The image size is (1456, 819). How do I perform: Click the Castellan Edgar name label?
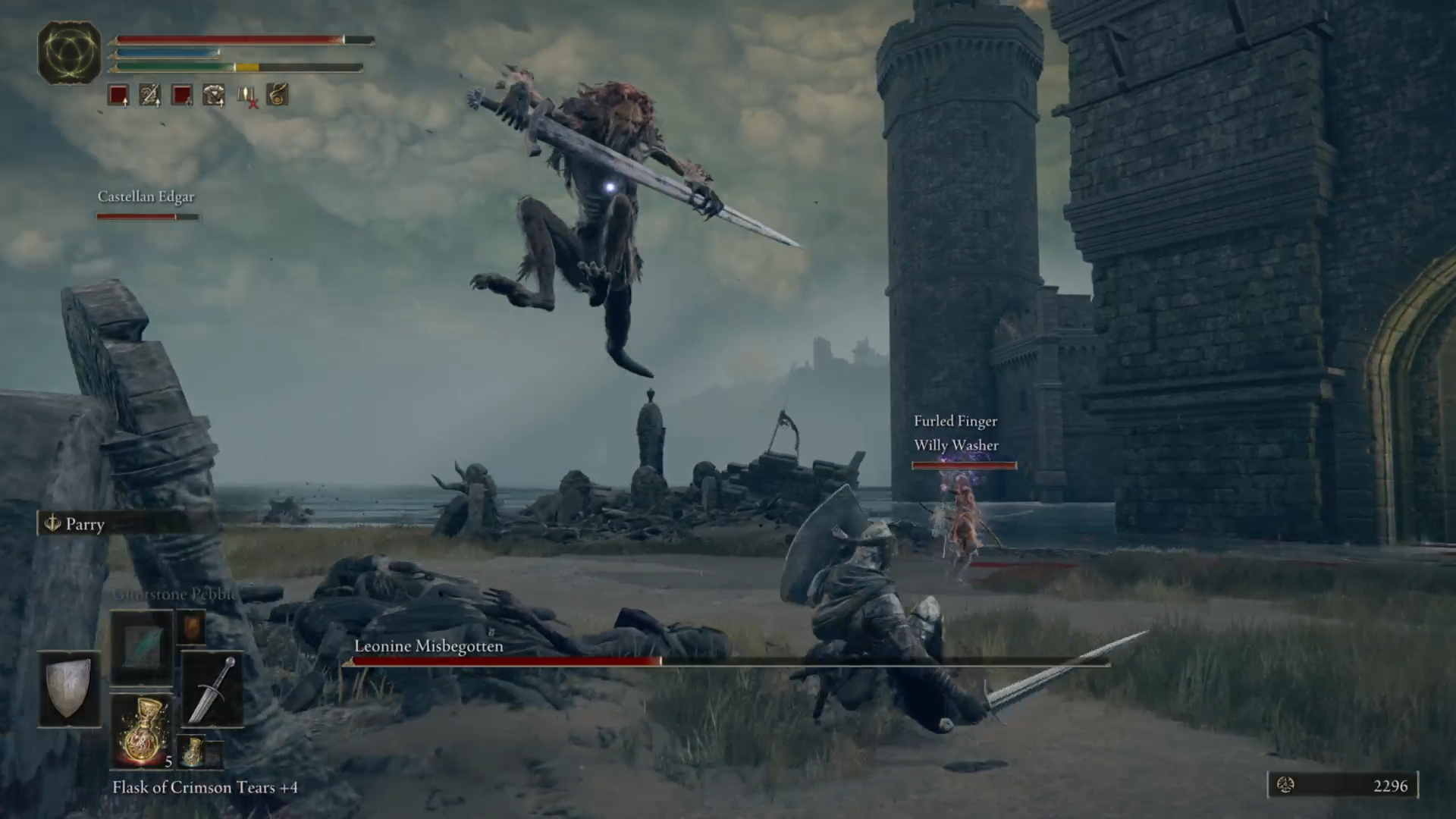click(146, 196)
